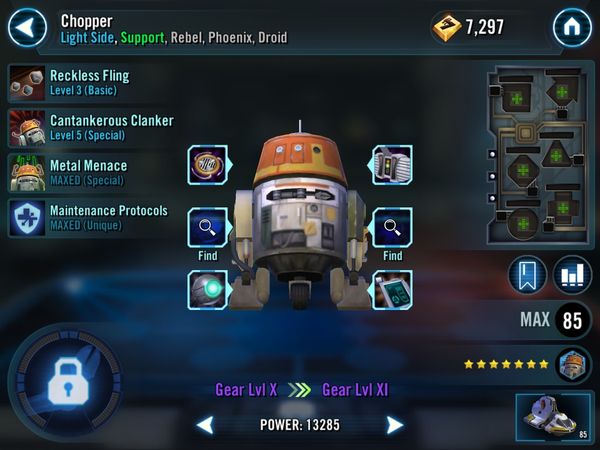The image size is (600, 450).
Task: Select the purple round gear piece
Action: click(208, 165)
